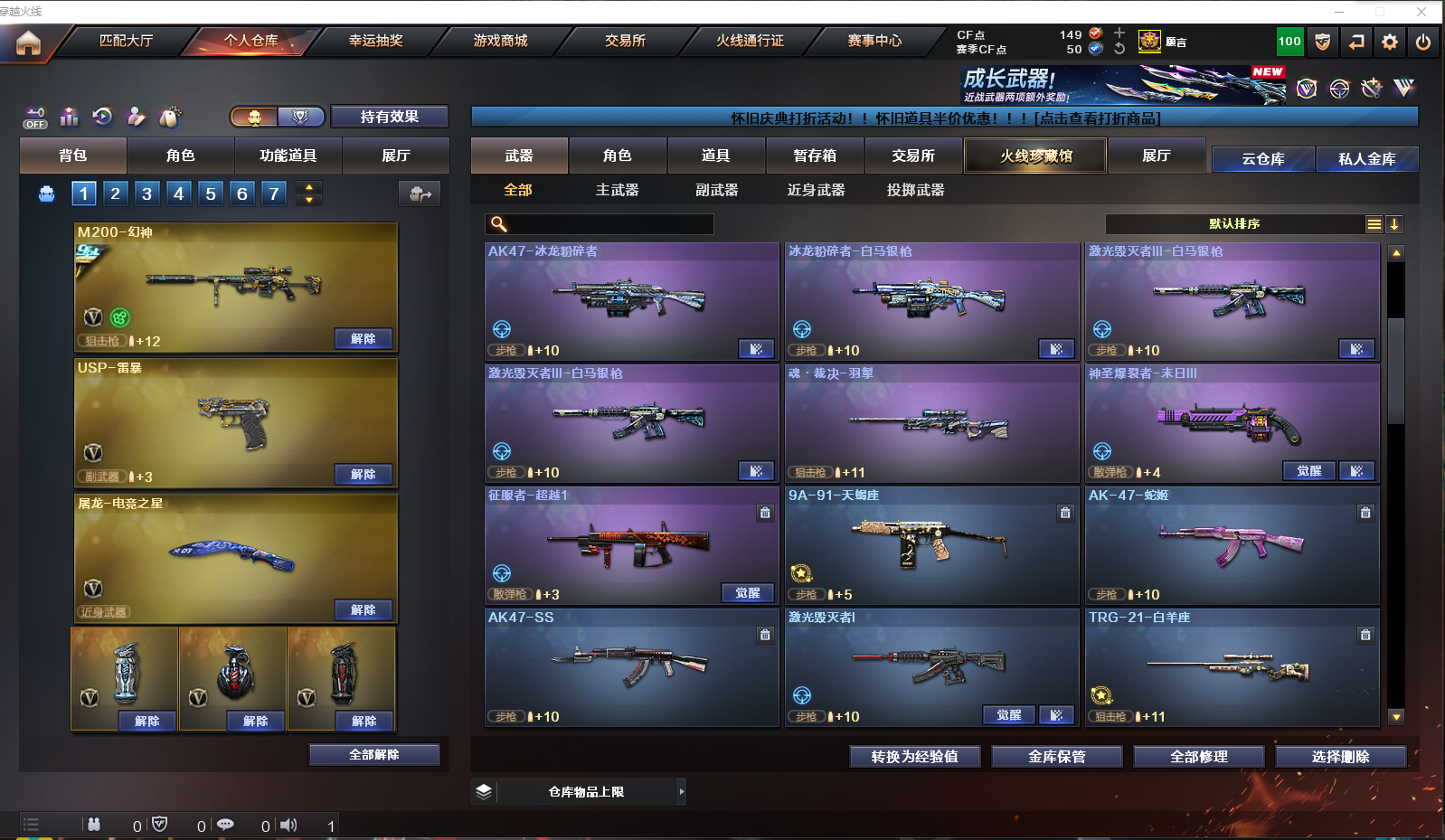This screenshot has height=840, width=1445.
Task: Repair all items with 全部修理
Action: click(x=1198, y=757)
